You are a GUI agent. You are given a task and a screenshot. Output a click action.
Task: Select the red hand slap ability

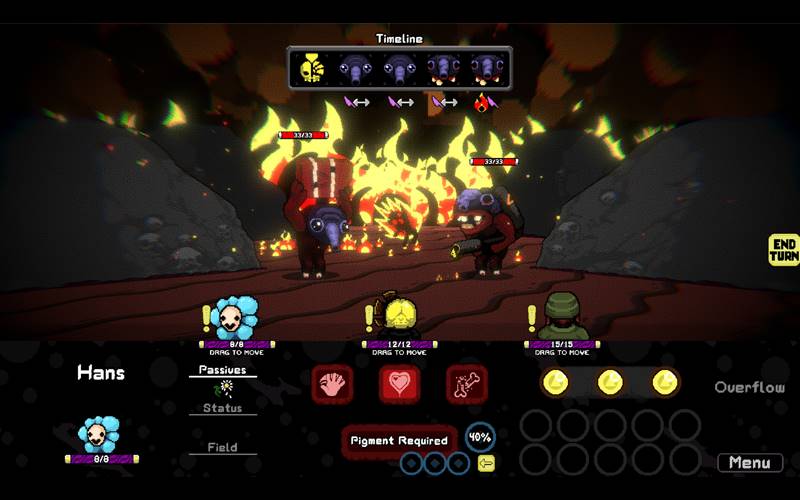(x=332, y=384)
